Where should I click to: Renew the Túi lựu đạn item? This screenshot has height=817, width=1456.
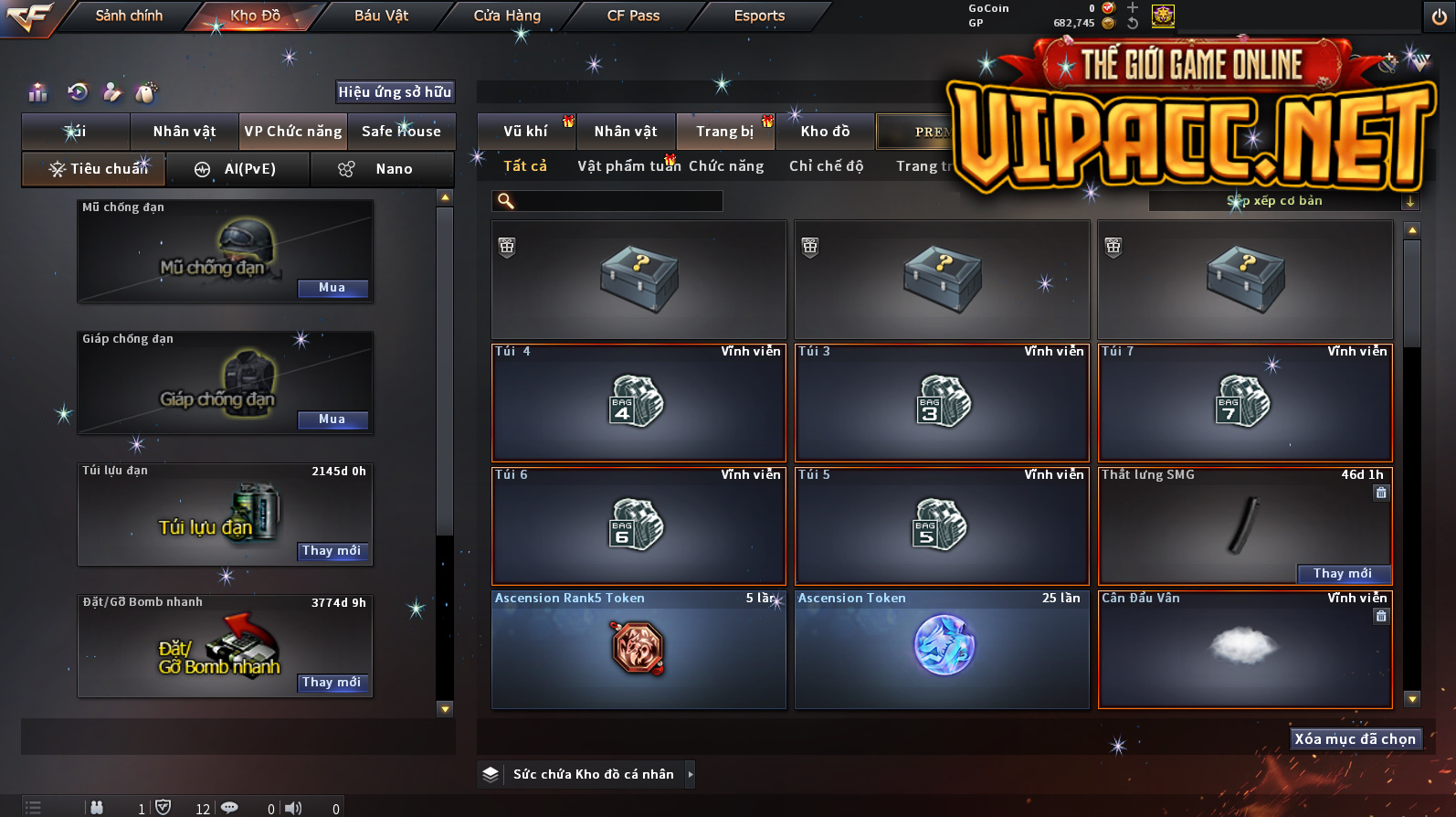[x=332, y=551]
